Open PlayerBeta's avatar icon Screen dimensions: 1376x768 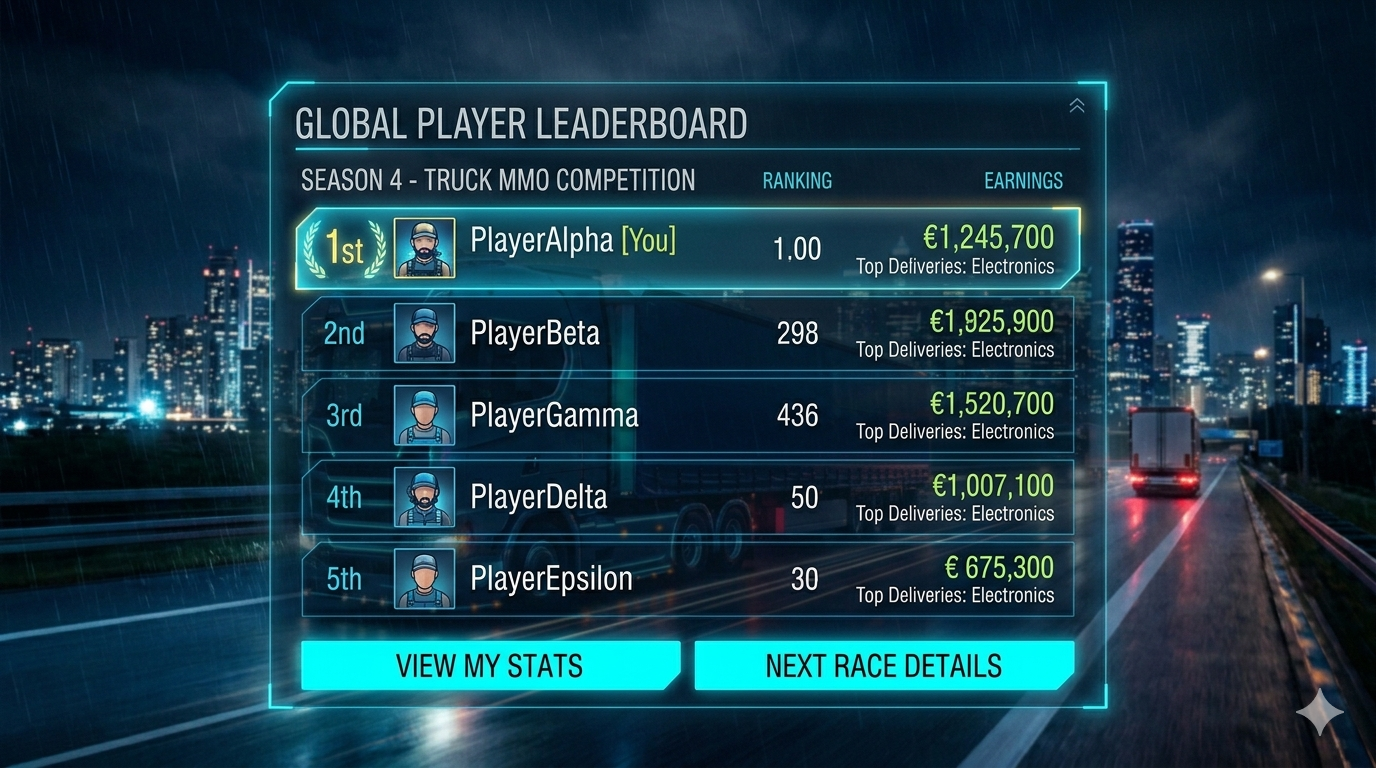tap(424, 333)
